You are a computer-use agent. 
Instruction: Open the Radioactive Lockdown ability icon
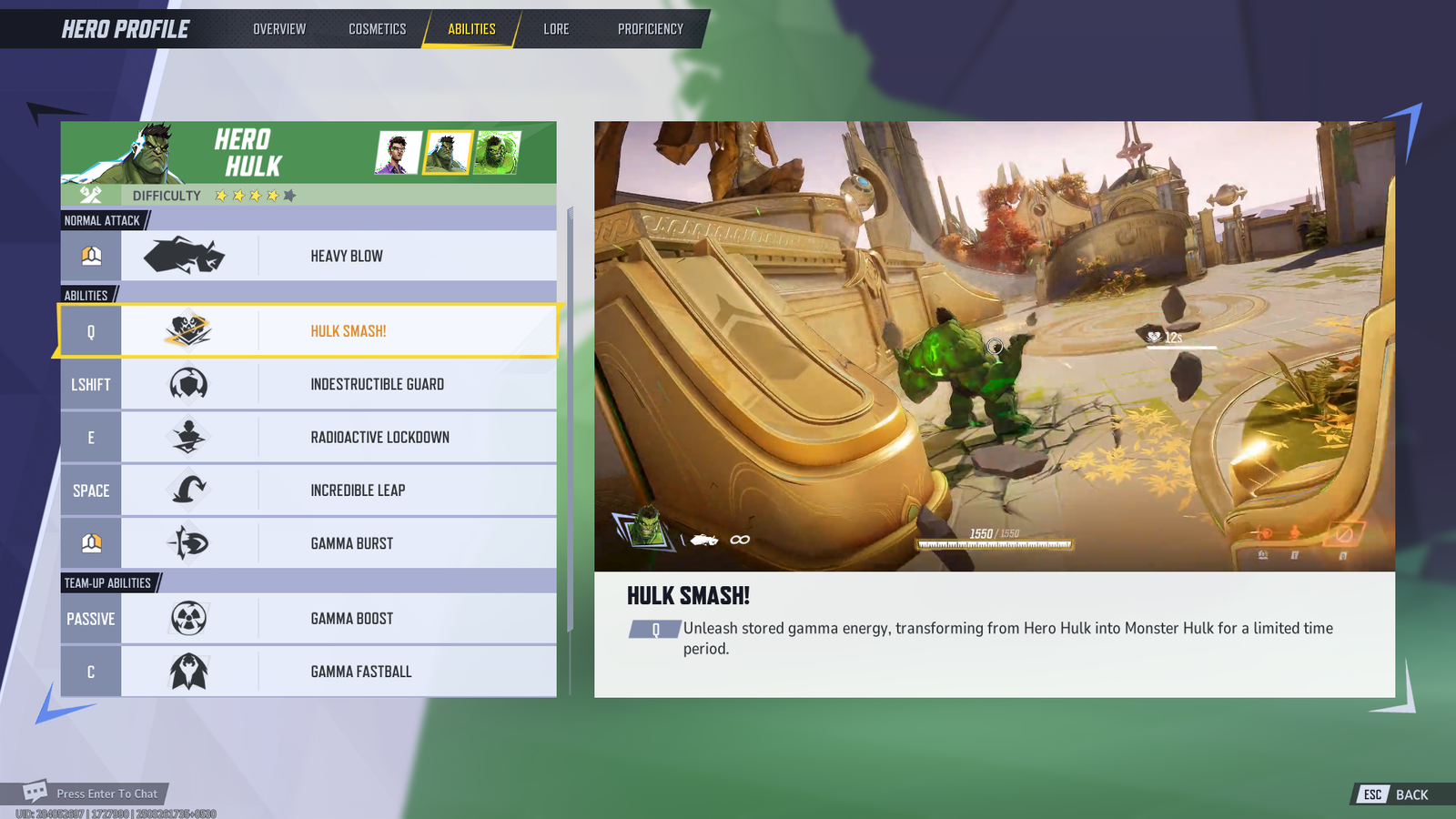coord(187,437)
